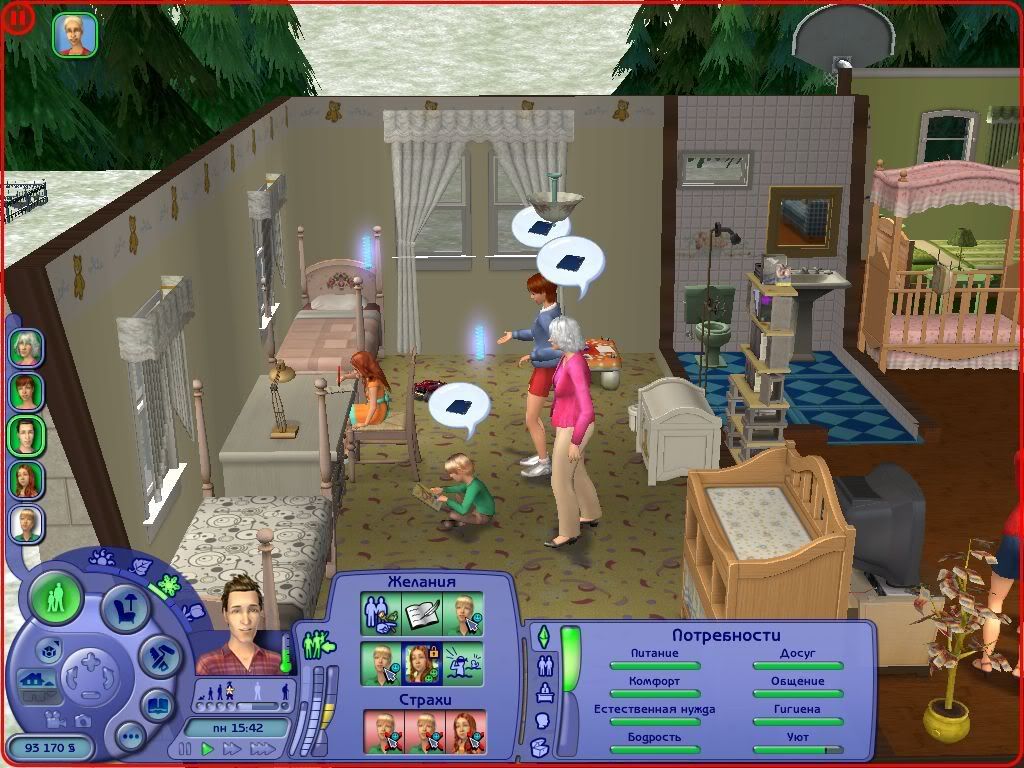
Task: Switch to the relationships two-people tab
Action: (x=544, y=664)
